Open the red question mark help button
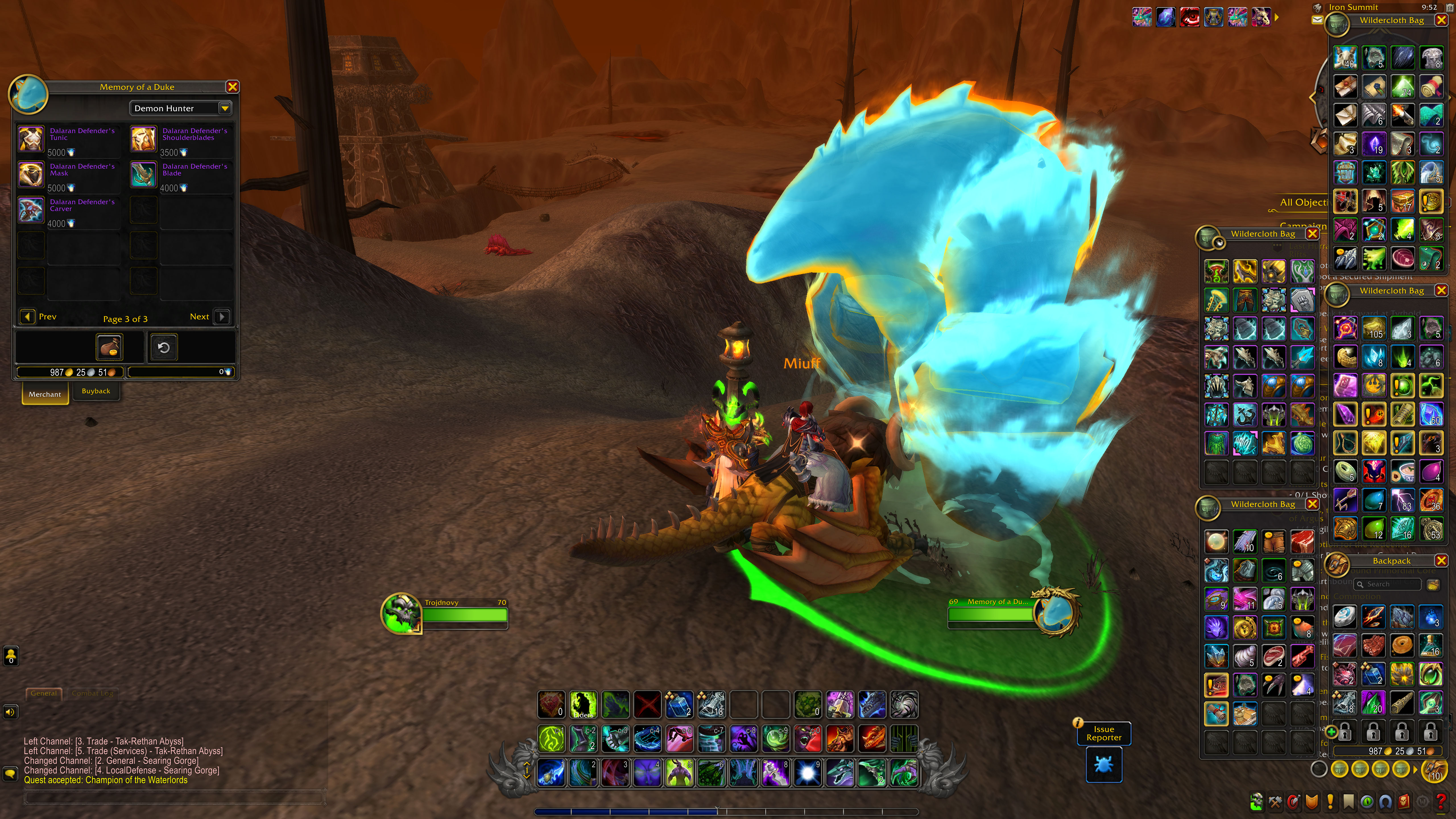Screen dimensions: 1456x819 point(1441,801)
